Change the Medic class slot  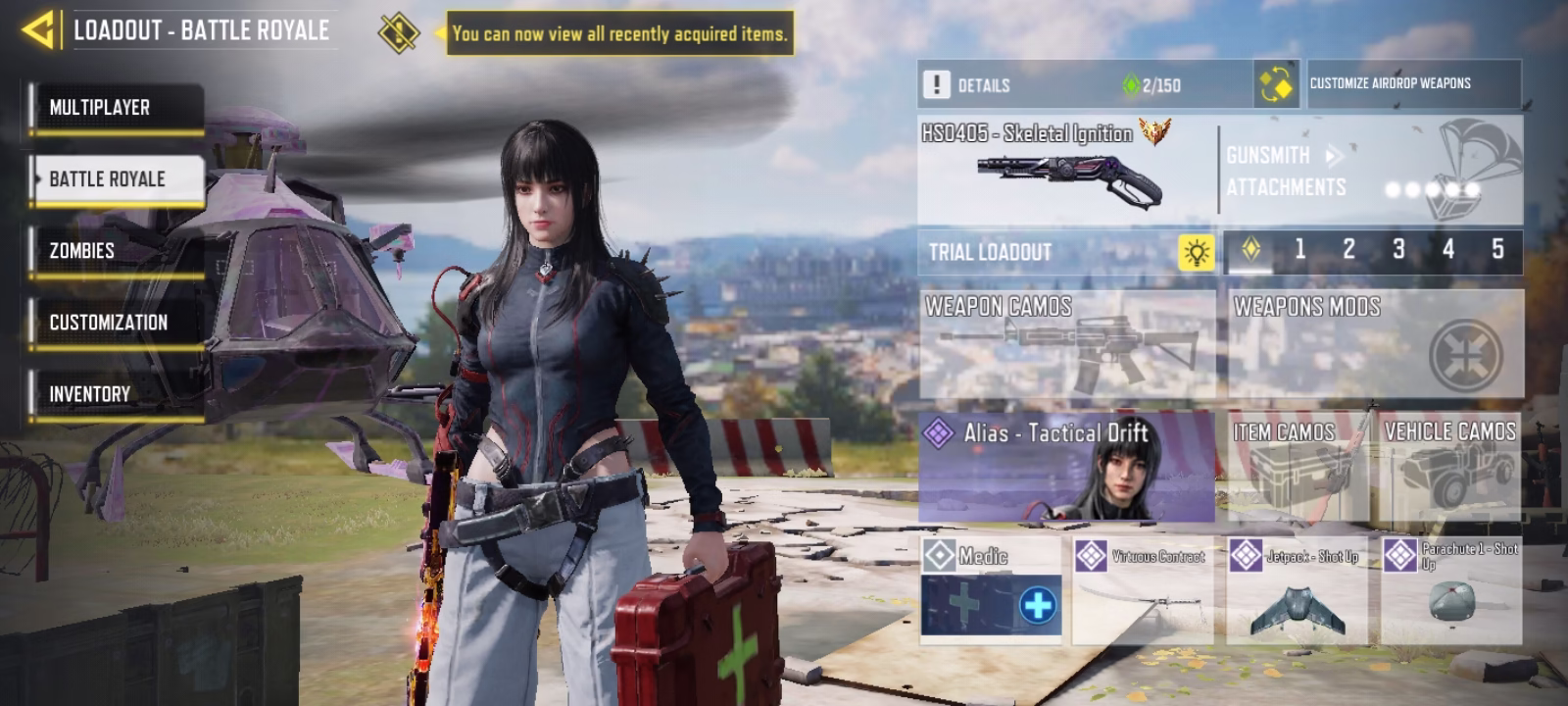[991, 590]
